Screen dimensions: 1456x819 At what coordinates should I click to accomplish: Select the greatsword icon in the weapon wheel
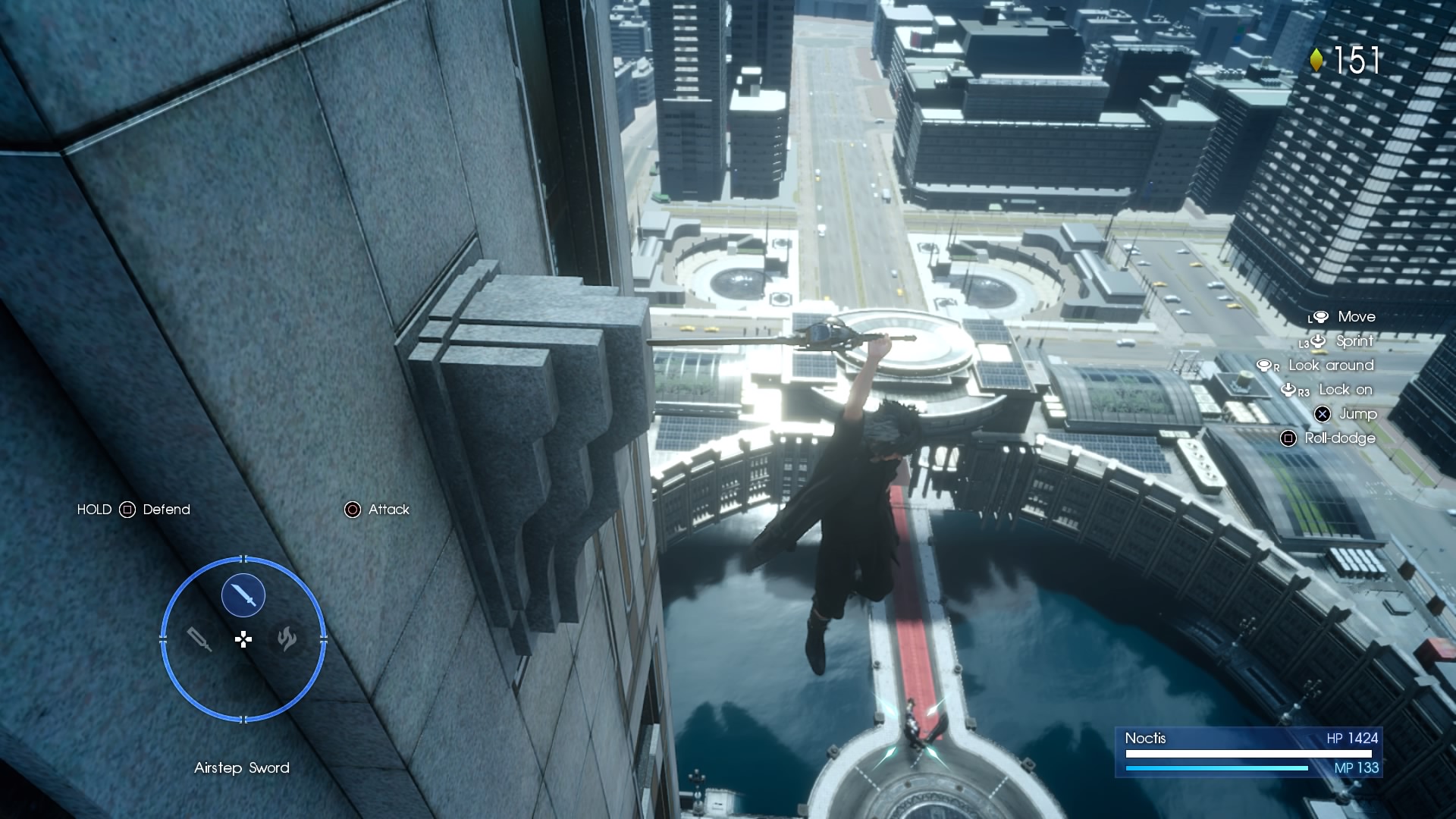pos(199,639)
